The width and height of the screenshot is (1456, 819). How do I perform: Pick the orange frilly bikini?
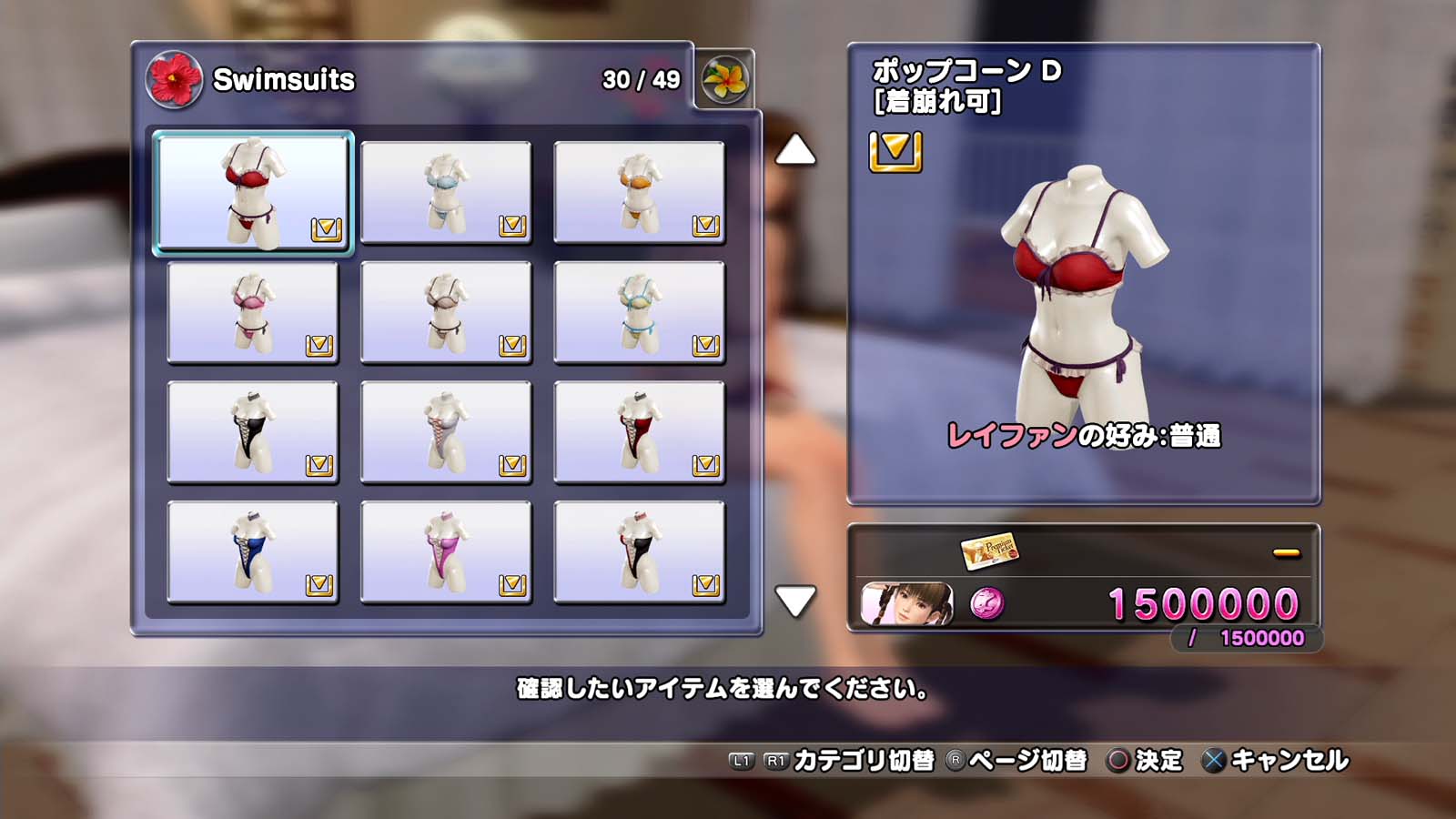coord(639,192)
